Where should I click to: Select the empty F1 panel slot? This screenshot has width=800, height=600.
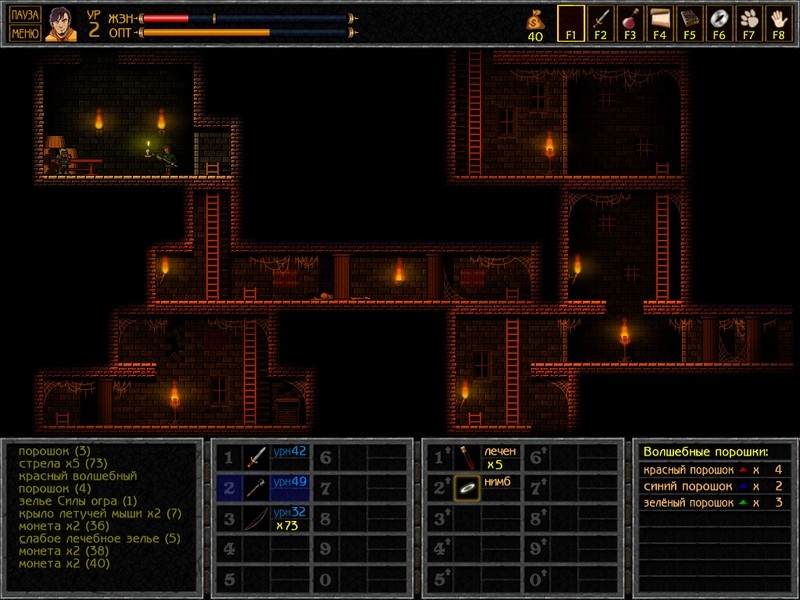tap(571, 21)
